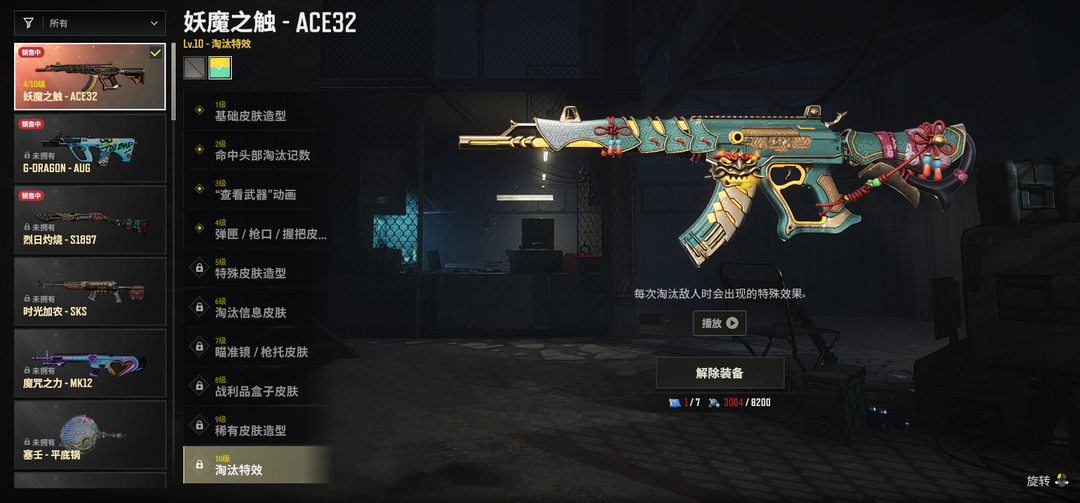
Task: Choose the G-DRAGON - AUG skin
Action: click(x=90, y=148)
